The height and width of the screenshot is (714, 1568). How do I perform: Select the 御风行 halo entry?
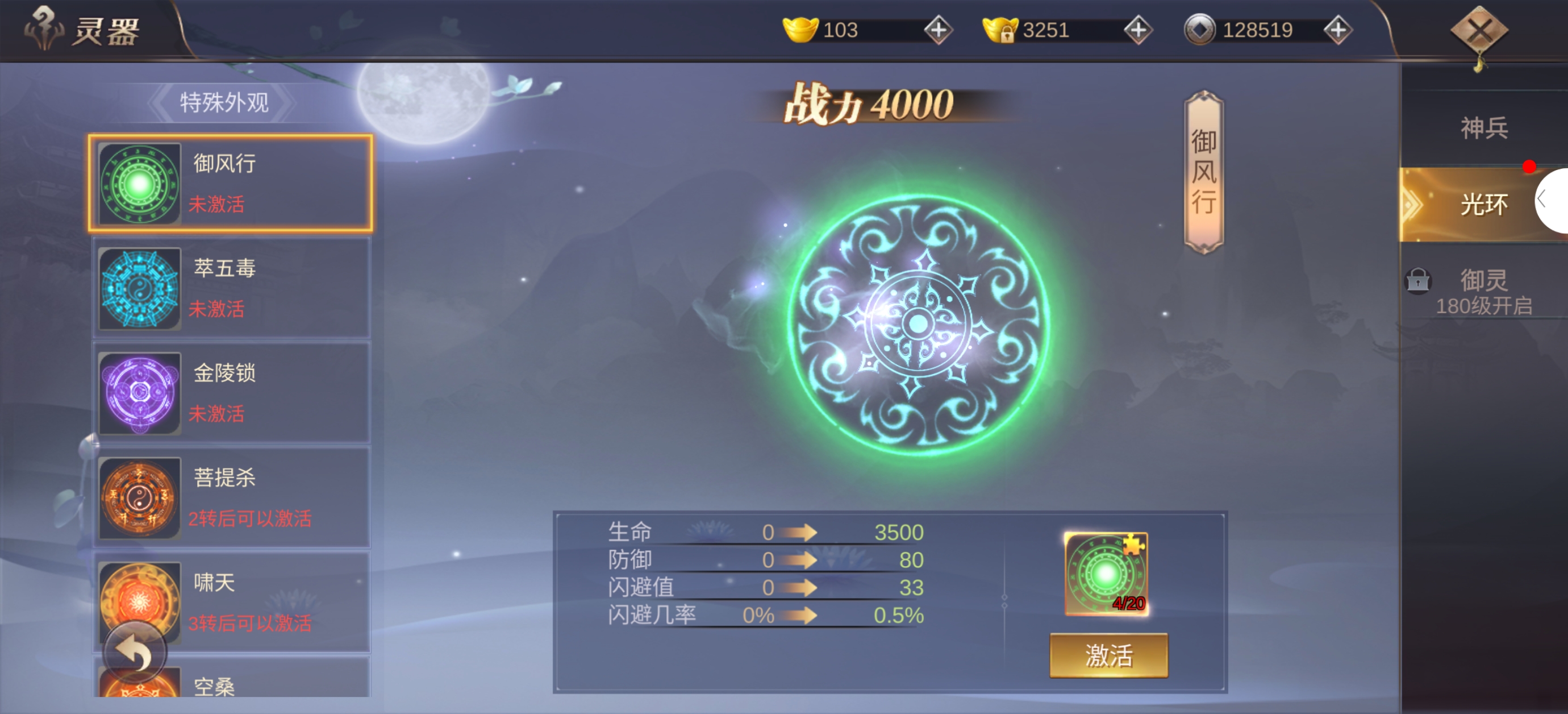coord(230,183)
